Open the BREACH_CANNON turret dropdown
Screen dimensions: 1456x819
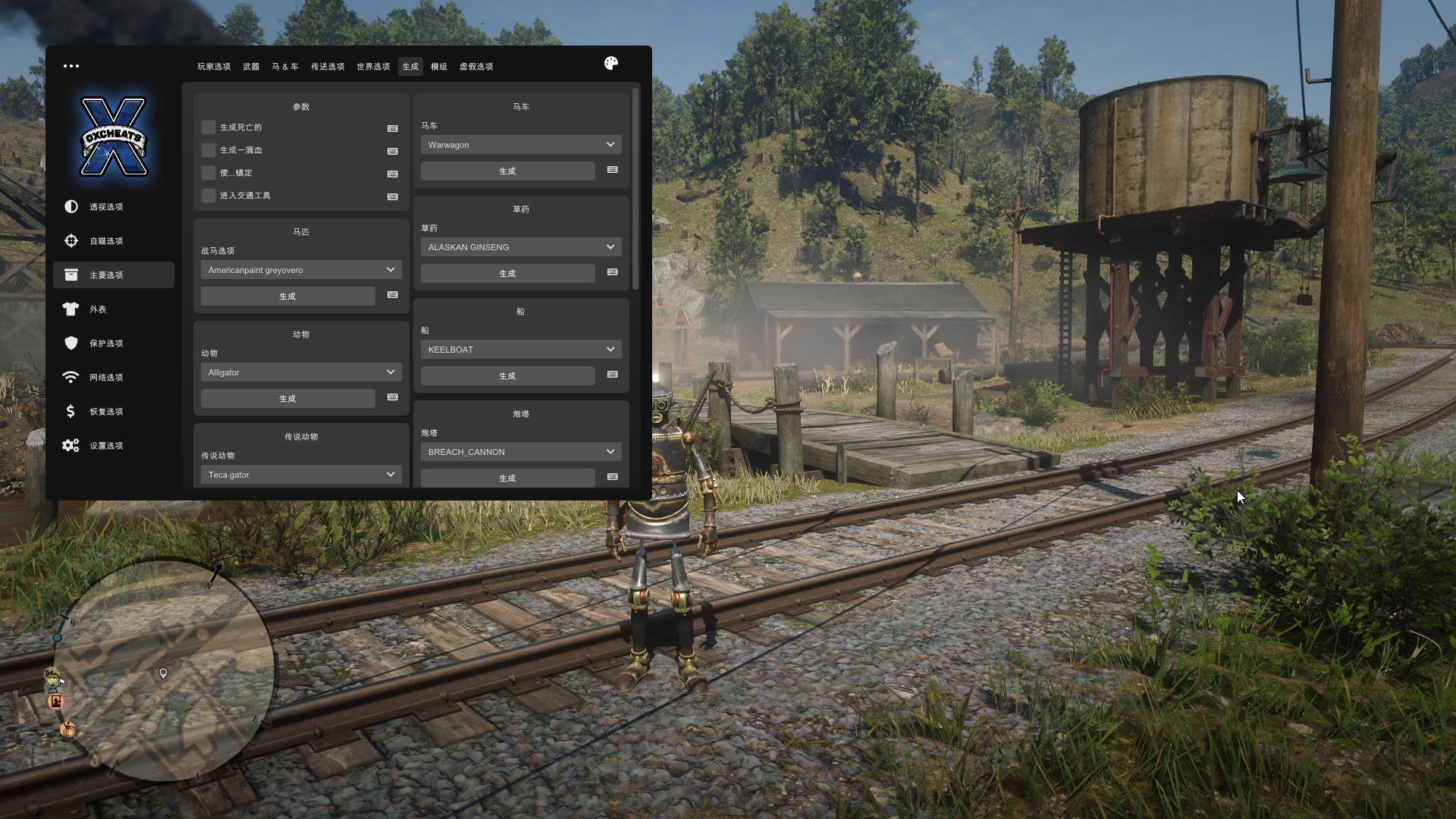tap(521, 452)
